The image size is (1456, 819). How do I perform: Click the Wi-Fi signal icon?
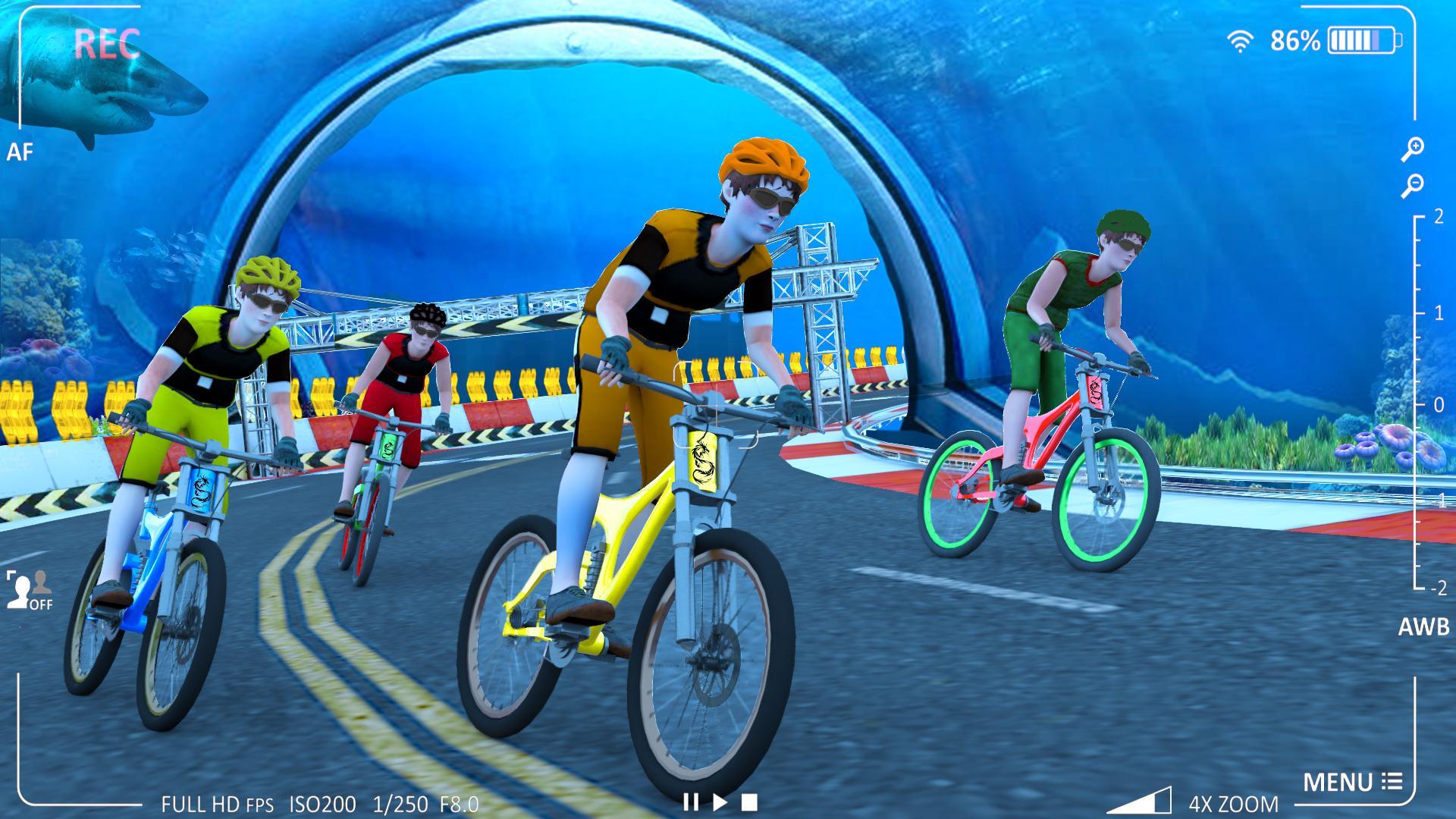(1241, 42)
